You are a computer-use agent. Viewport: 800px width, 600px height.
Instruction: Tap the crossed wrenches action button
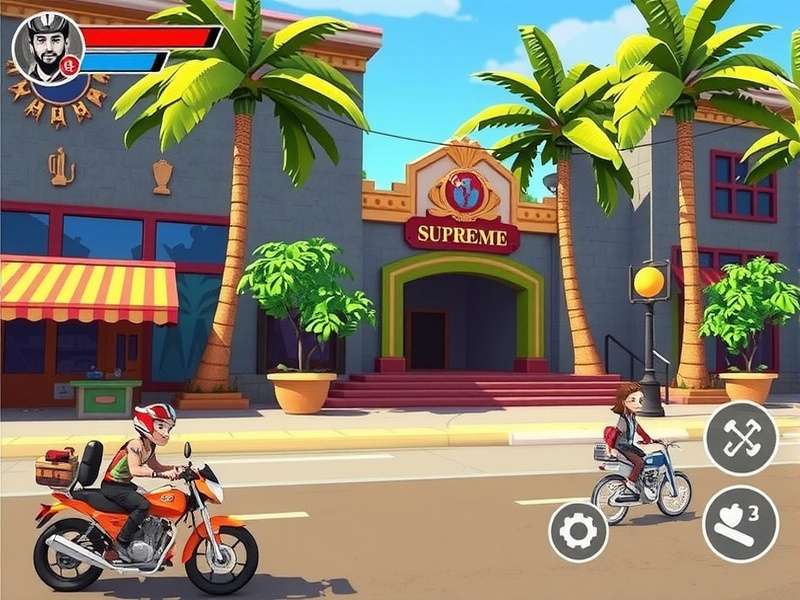740,438
